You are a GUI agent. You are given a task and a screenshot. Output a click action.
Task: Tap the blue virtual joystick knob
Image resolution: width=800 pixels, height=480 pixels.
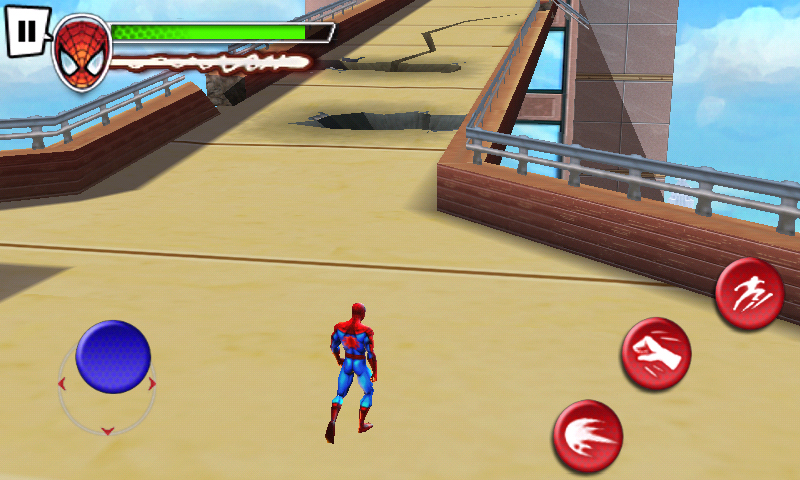[x=113, y=357]
